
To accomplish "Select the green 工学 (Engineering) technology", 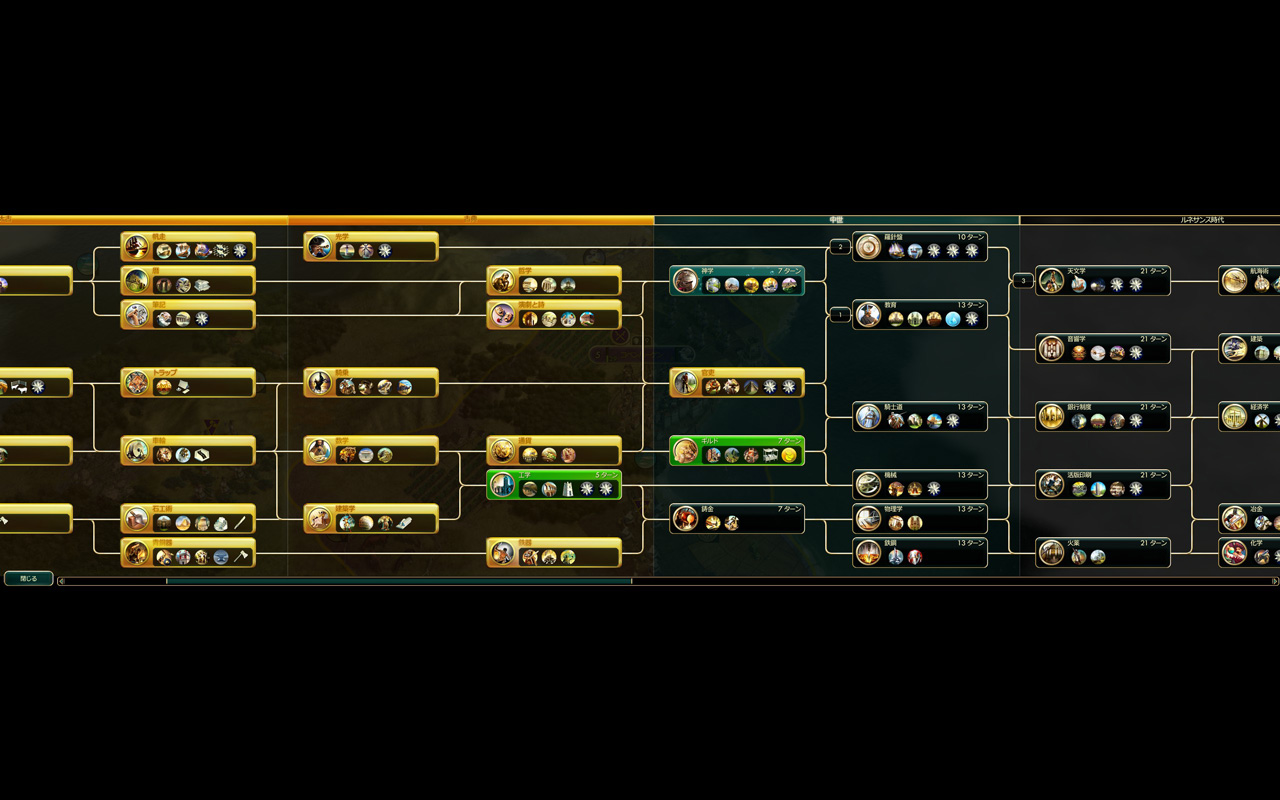I will click(554, 484).
